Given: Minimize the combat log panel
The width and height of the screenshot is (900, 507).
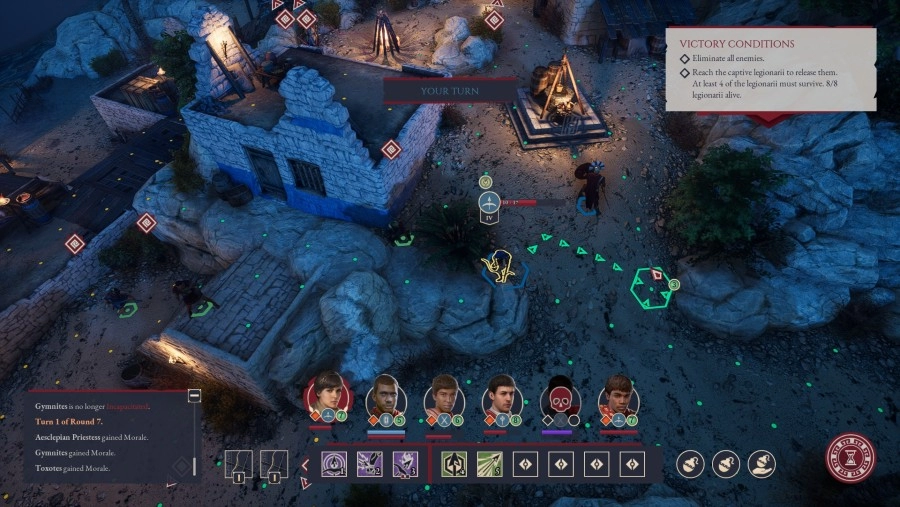Looking at the screenshot, I should click(x=194, y=395).
